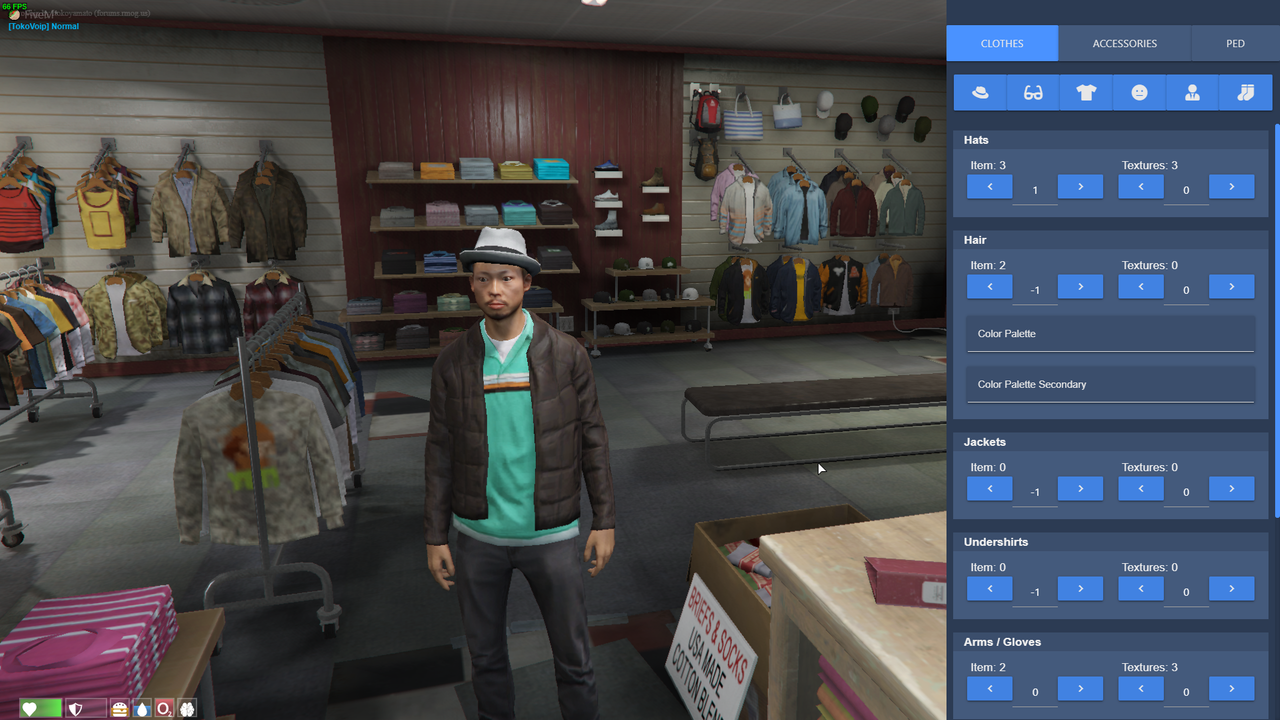This screenshot has height=720, width=1280.
Task: Choose next Jackets item
Action: pos(1080,489)
